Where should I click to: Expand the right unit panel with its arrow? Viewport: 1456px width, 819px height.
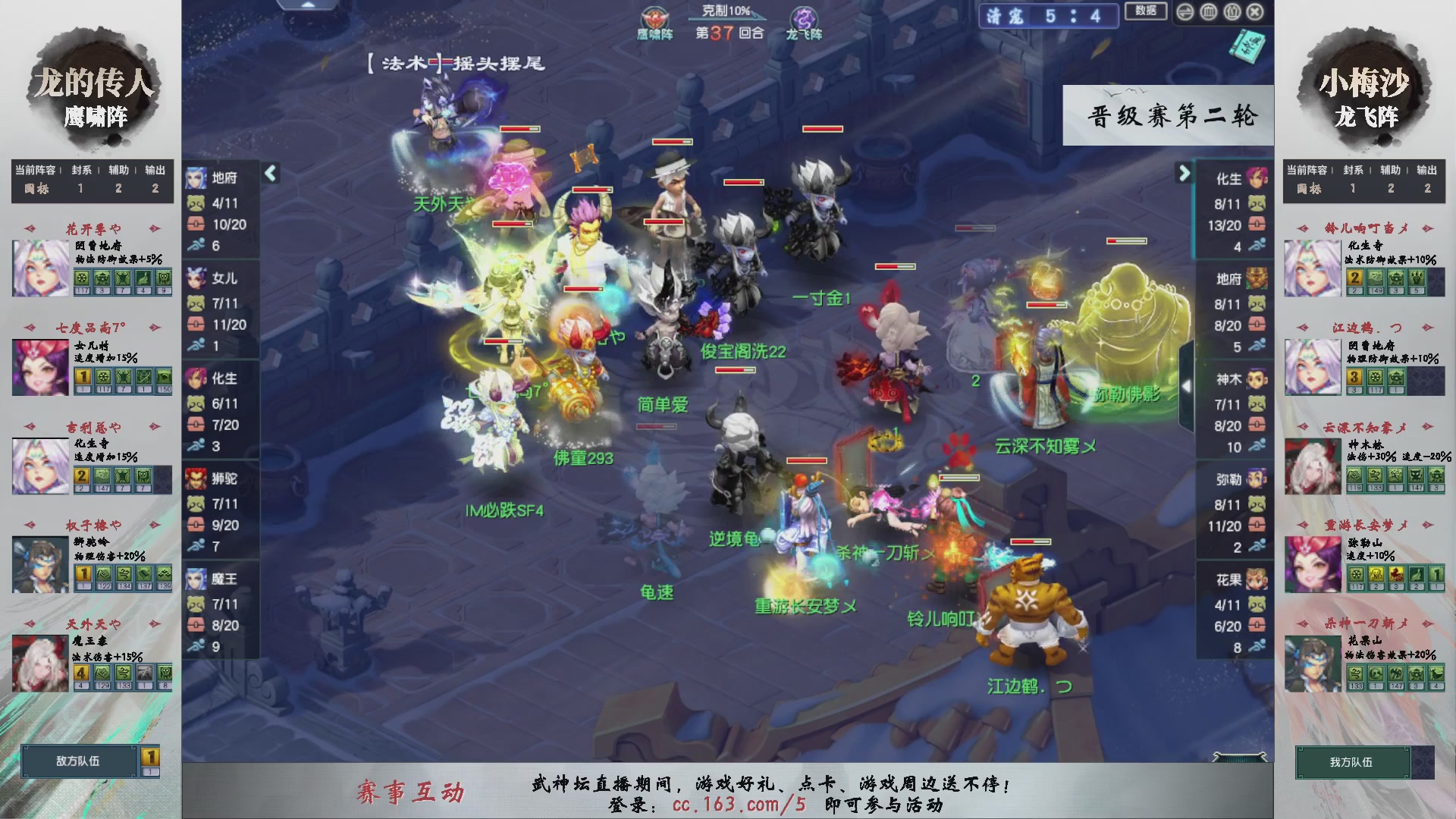pyautogui.click(x=1184, y=173)
